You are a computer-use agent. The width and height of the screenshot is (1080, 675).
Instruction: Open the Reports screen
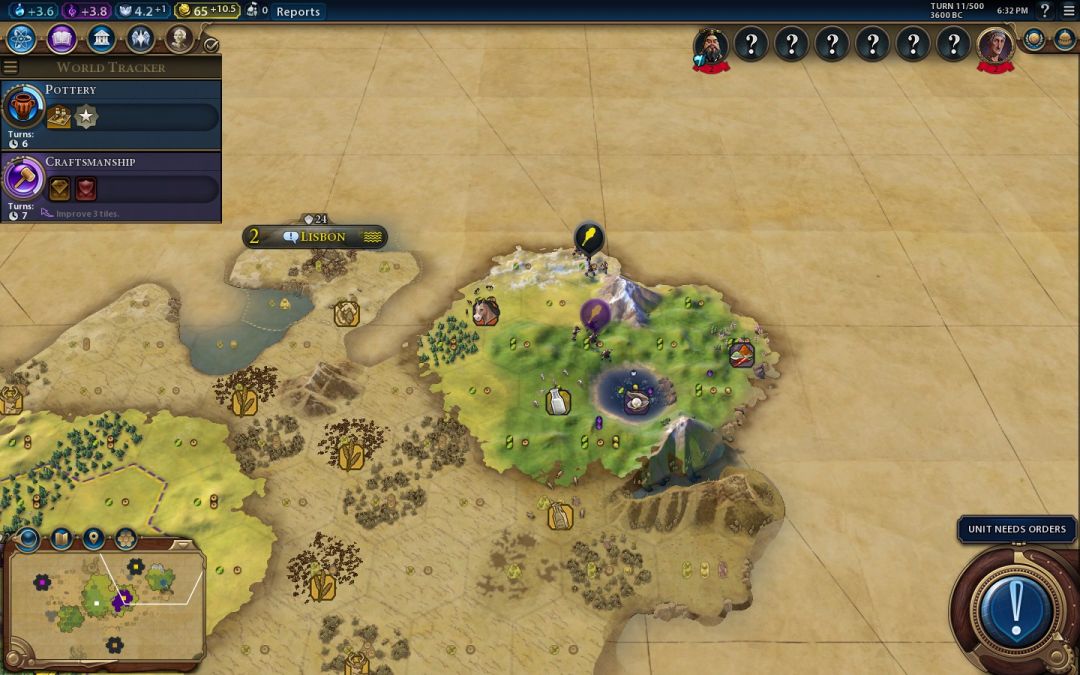[x=298, y=11]
